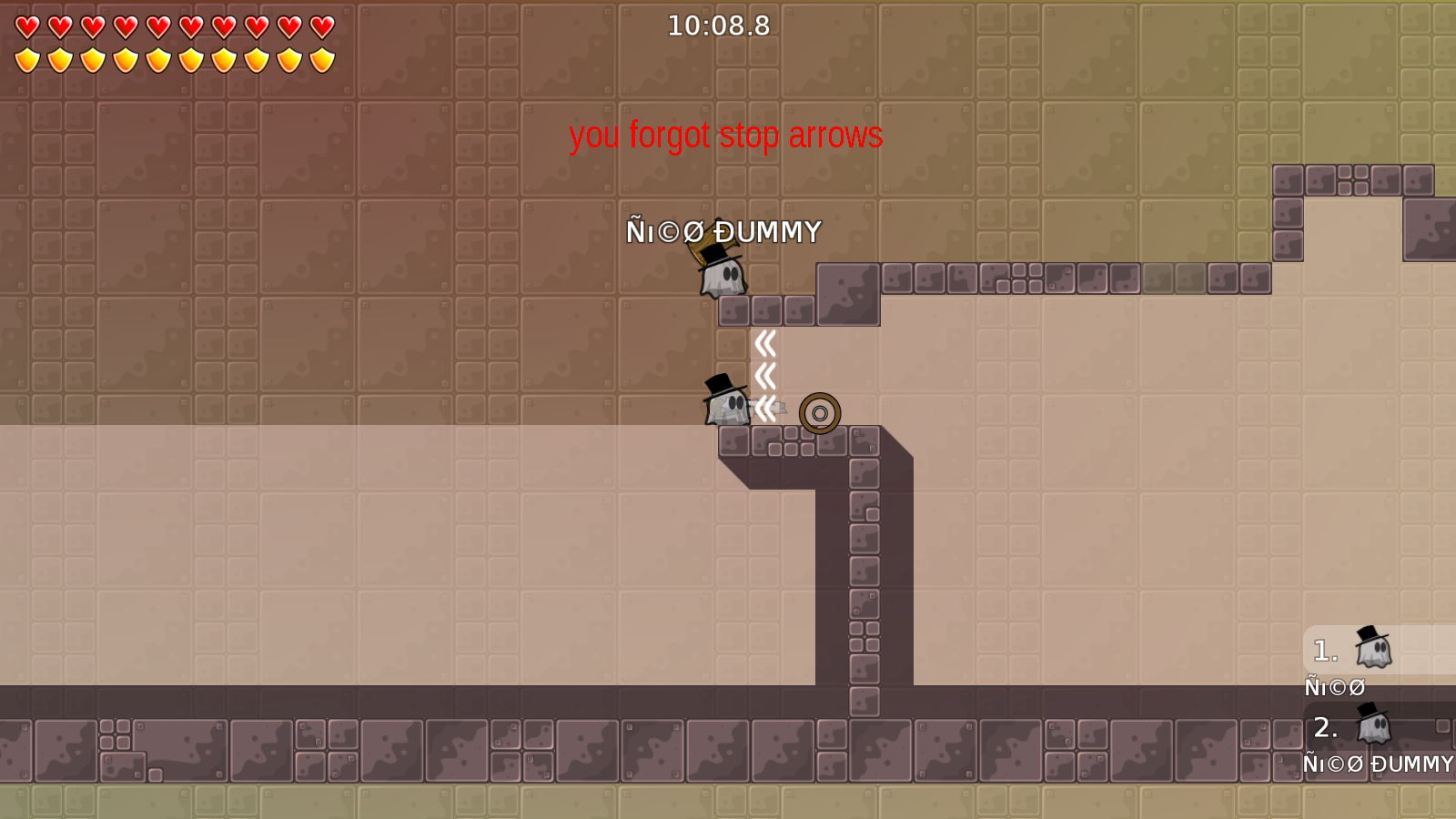Select the ghost avatar next to rank 2
This screenshot has height=819, width=1456.
[x=1373, y=727]
